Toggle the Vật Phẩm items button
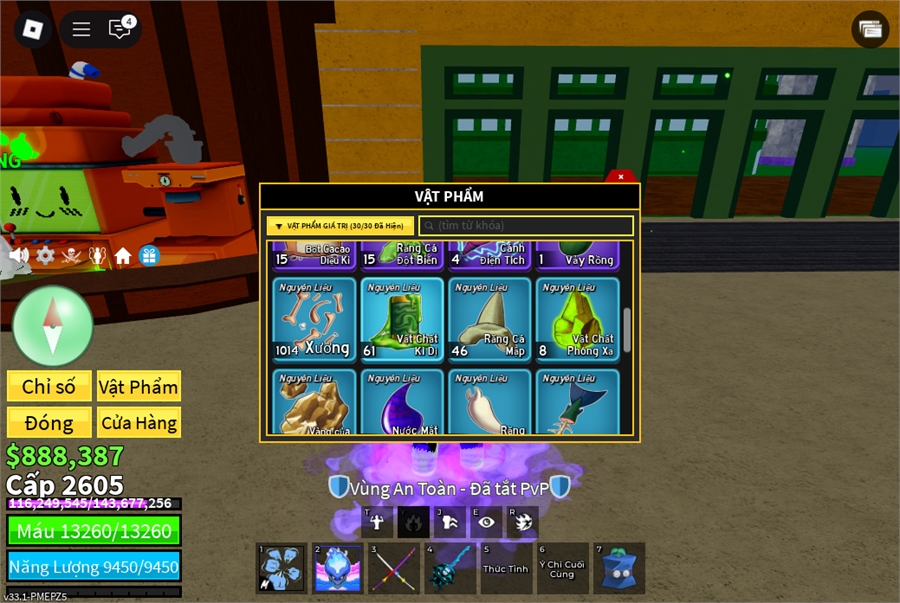This screenshot has height=603, width=900. tap(139, 387)
